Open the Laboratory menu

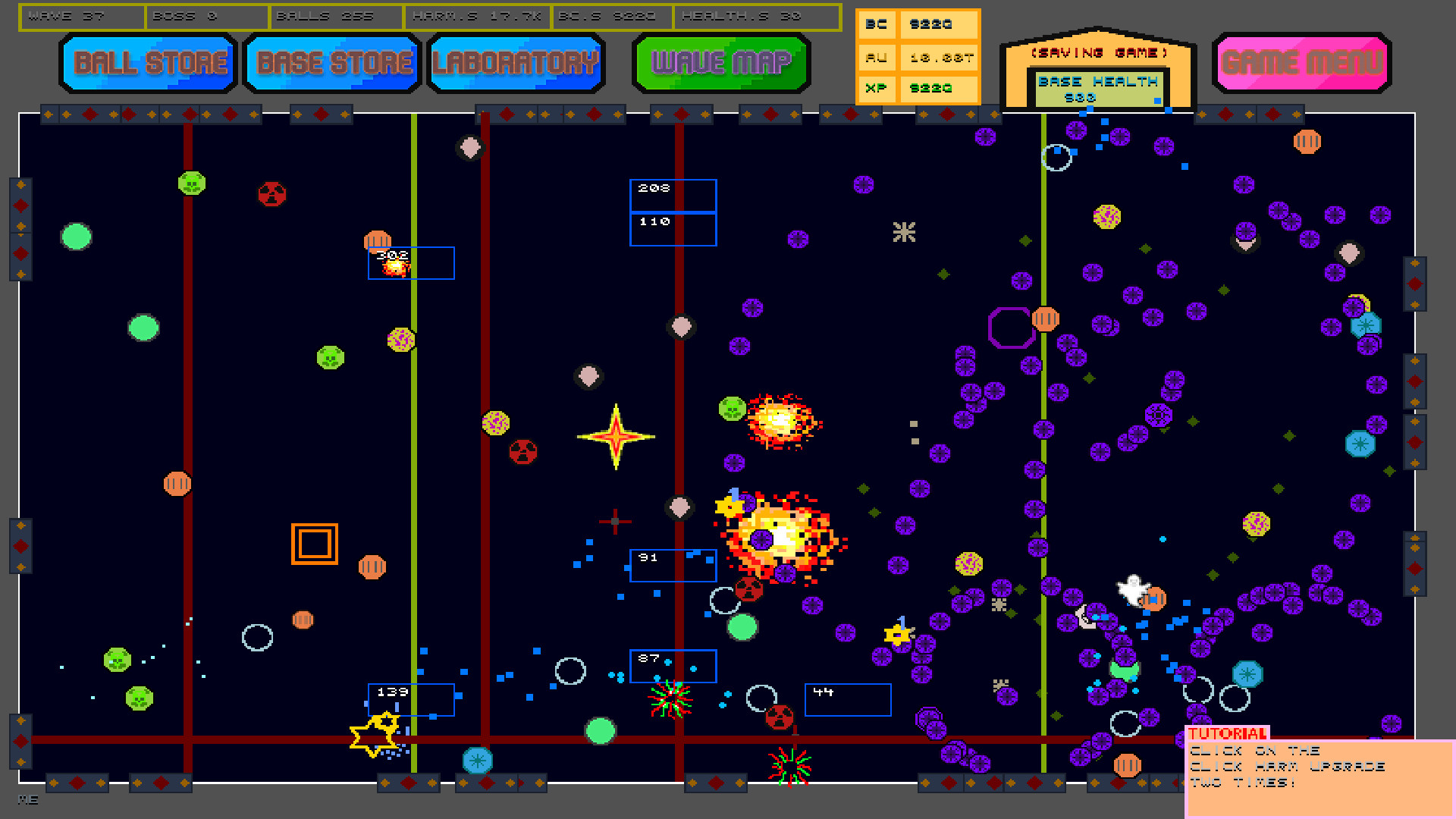pyautogui.click(x=516, y=64)
